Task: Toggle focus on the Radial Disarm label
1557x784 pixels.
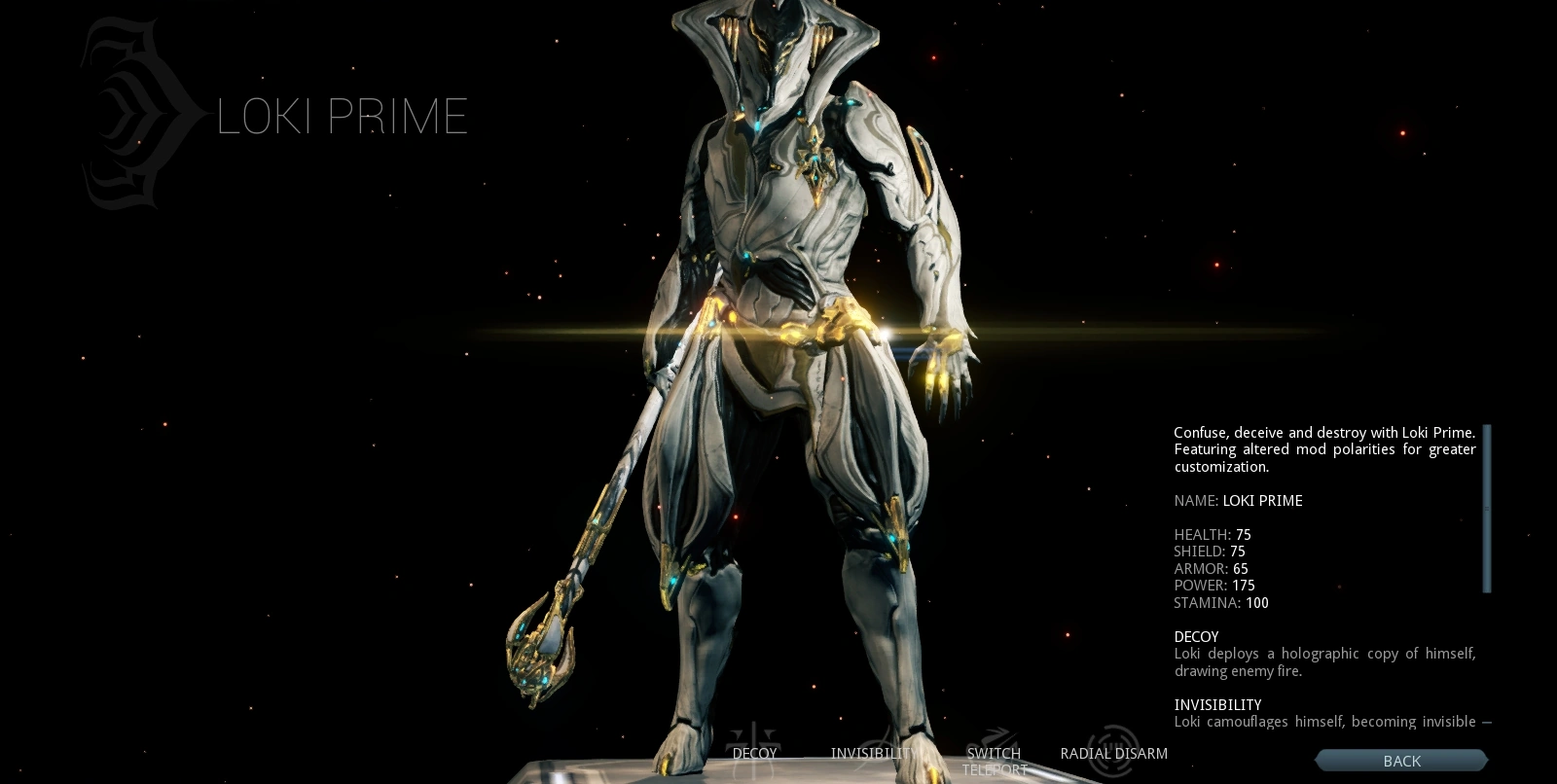Action: (1113, 753)
